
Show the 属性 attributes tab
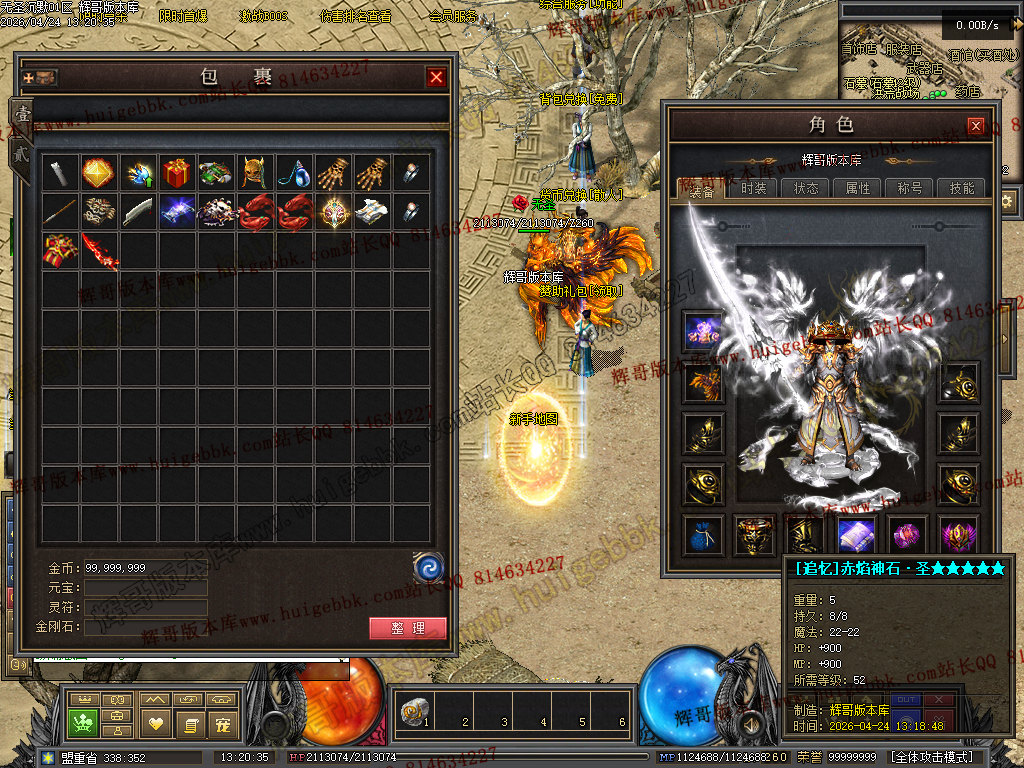tap(858, 188)
